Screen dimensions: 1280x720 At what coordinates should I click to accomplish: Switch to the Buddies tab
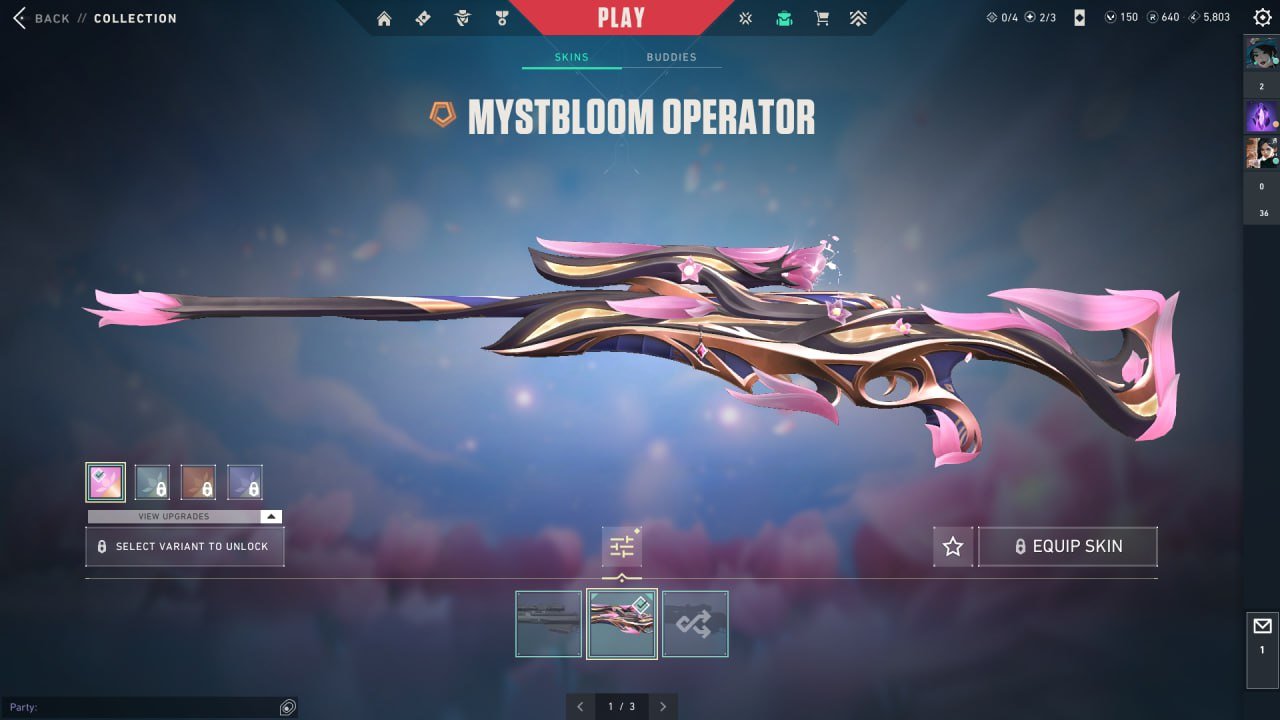point(671,57)
